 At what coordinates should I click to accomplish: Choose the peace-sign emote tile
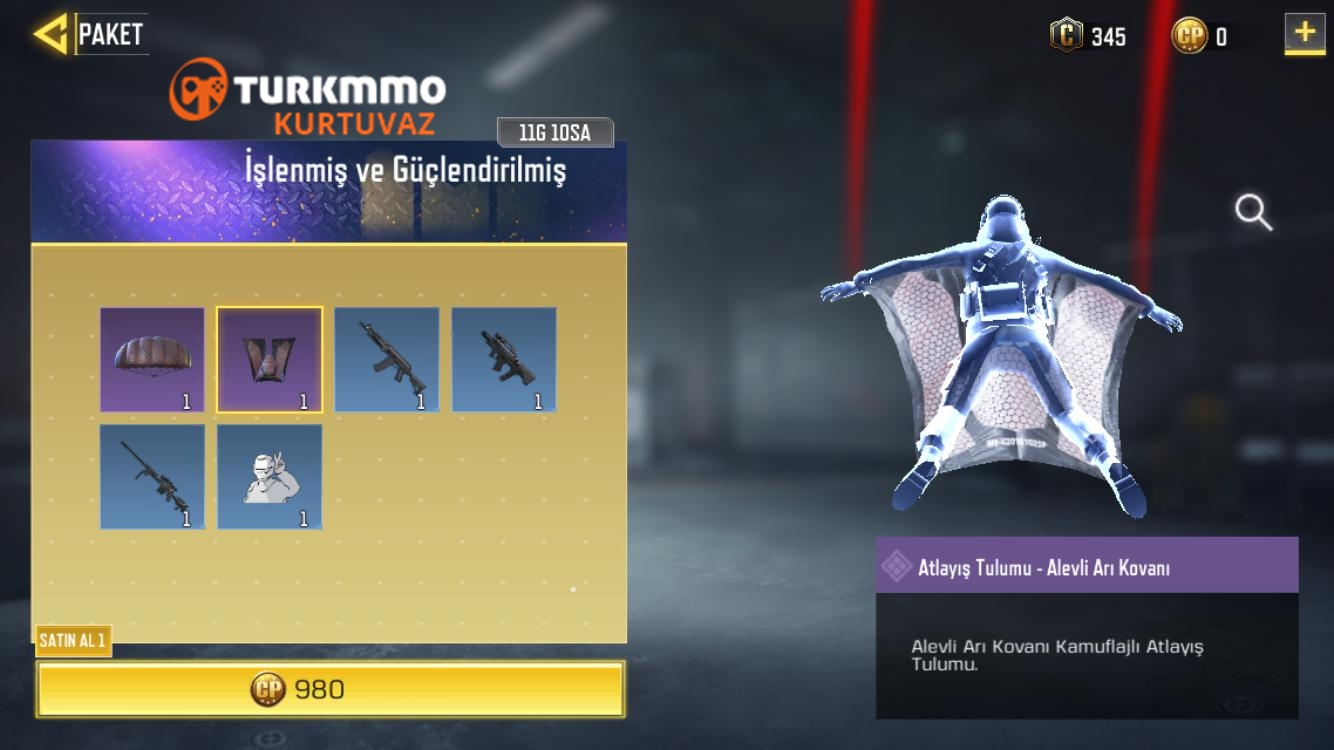tap(270, 477)
